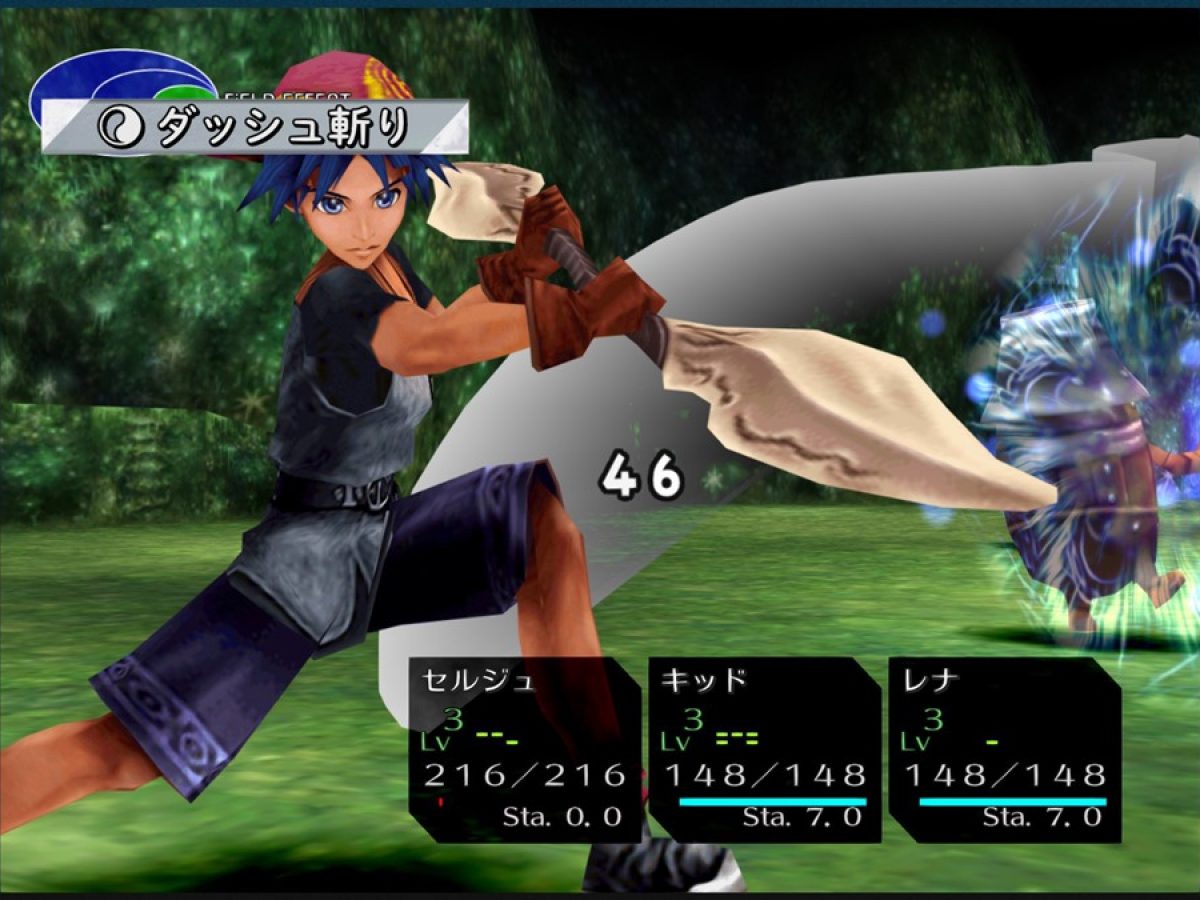Select セルジュ's party status panel
1200x900 pixels.
(x=525, y=748)
